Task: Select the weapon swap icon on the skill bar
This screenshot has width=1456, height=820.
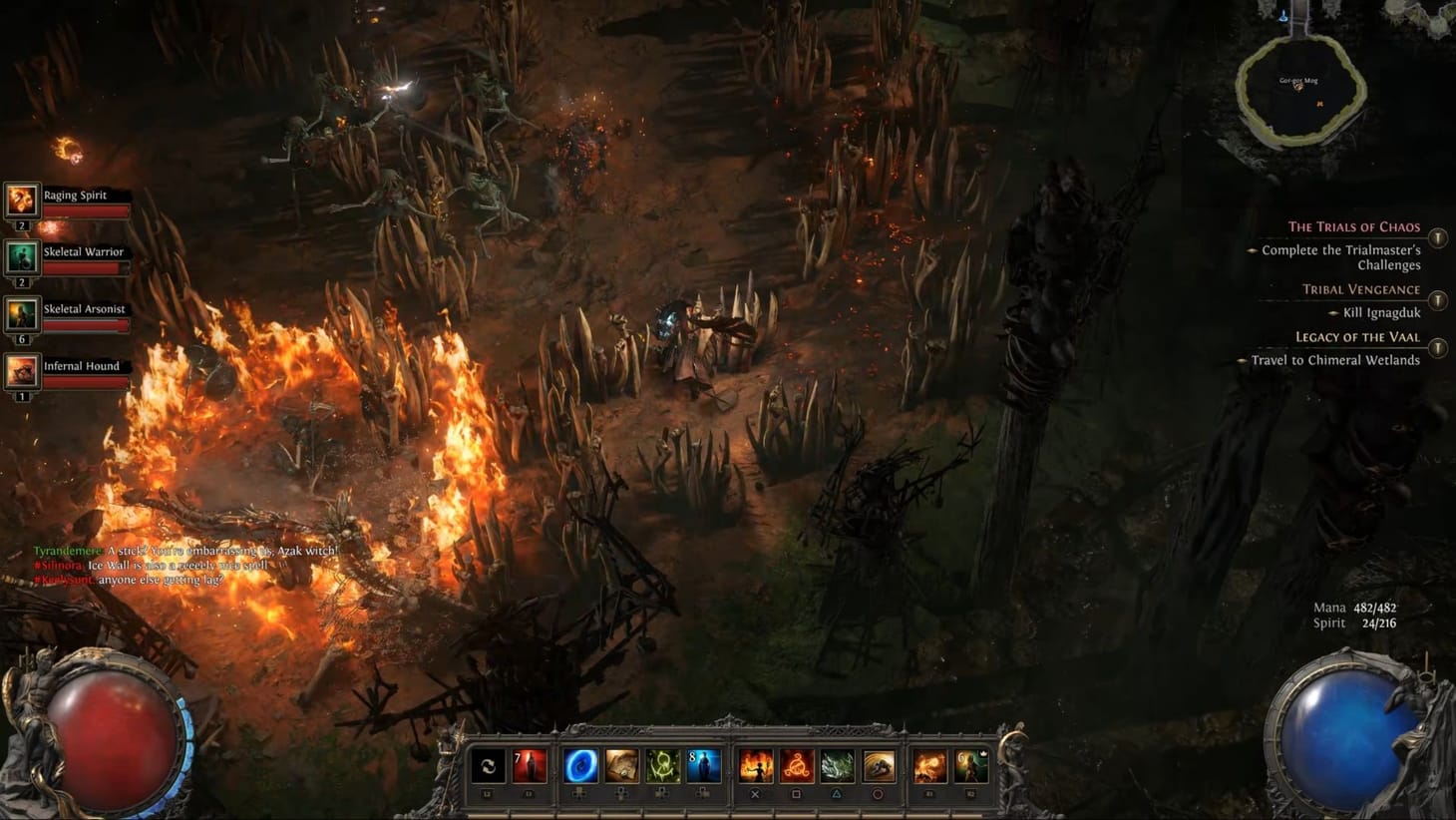Action: coord(488,766)
